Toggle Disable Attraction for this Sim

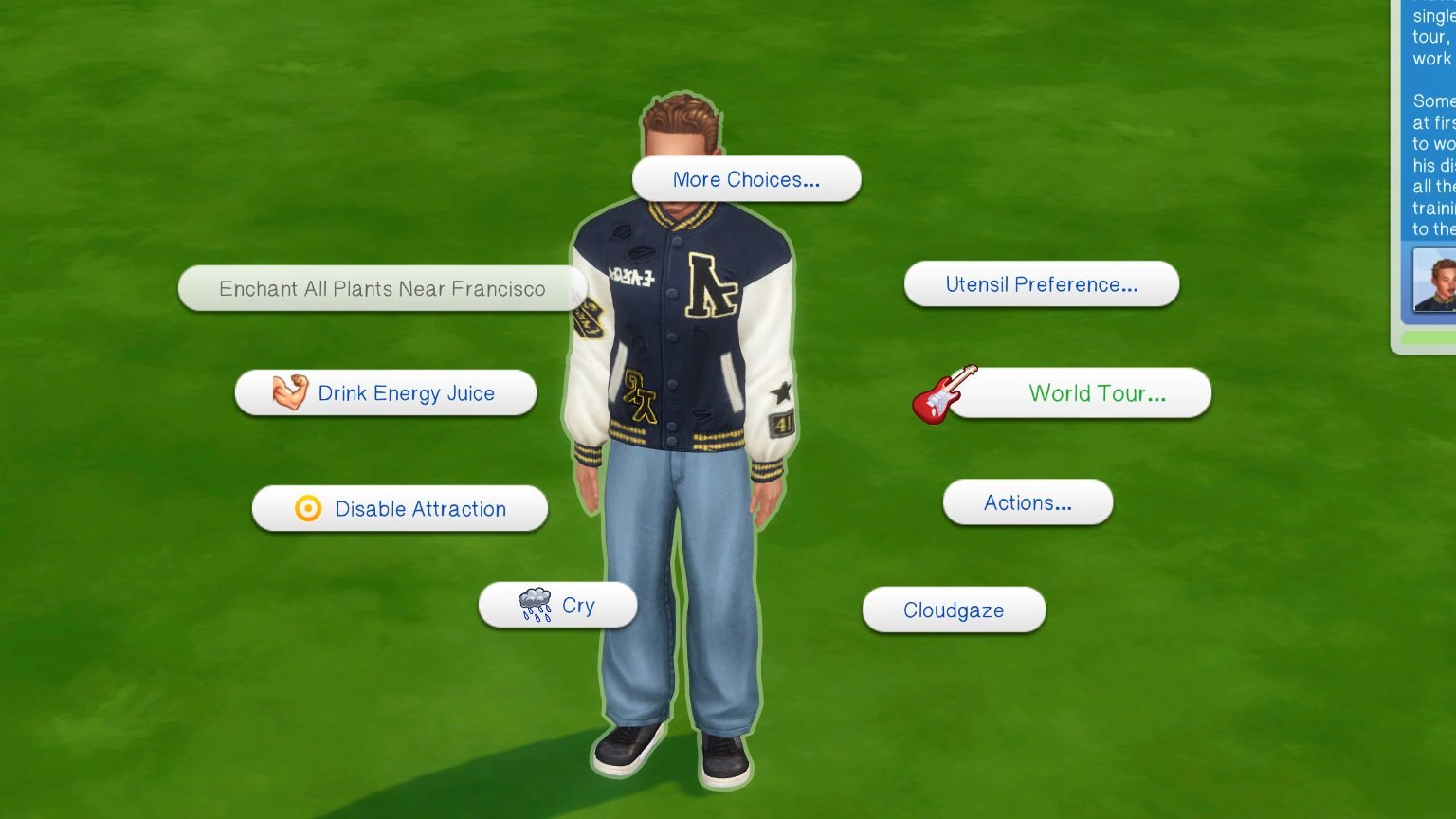pyautogui.click(x=420, y=509)
